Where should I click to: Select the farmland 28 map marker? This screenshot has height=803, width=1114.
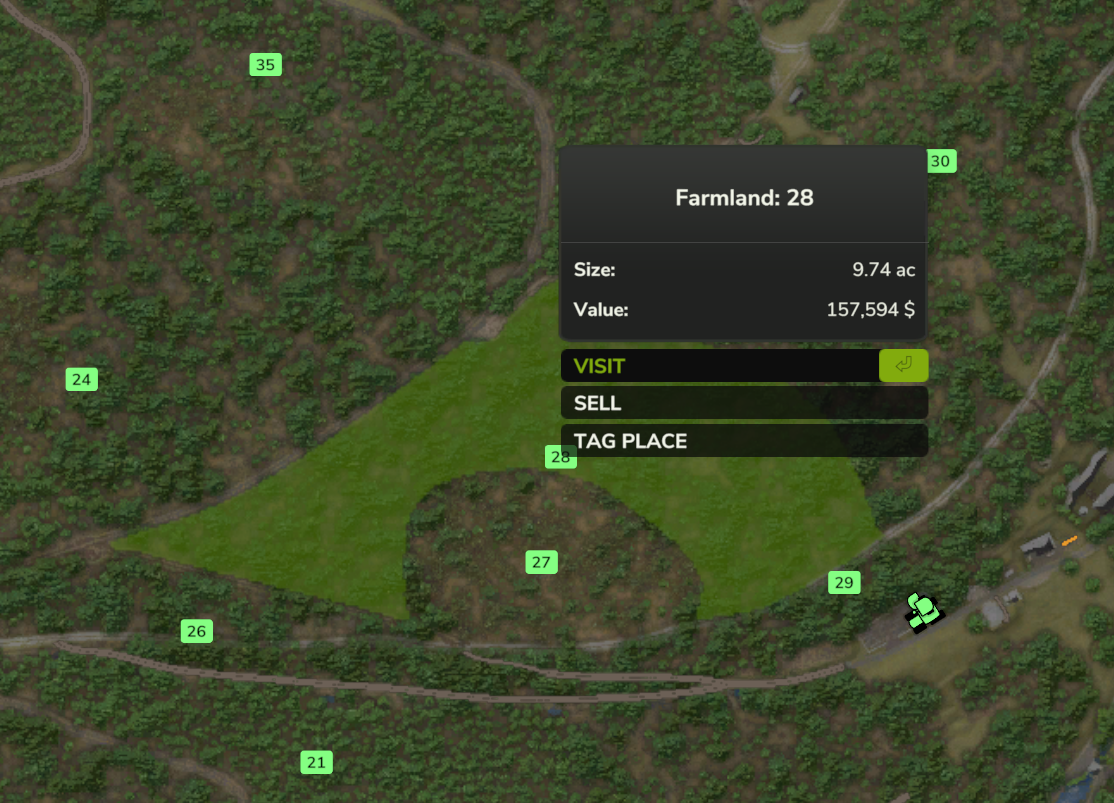(561, 457)
